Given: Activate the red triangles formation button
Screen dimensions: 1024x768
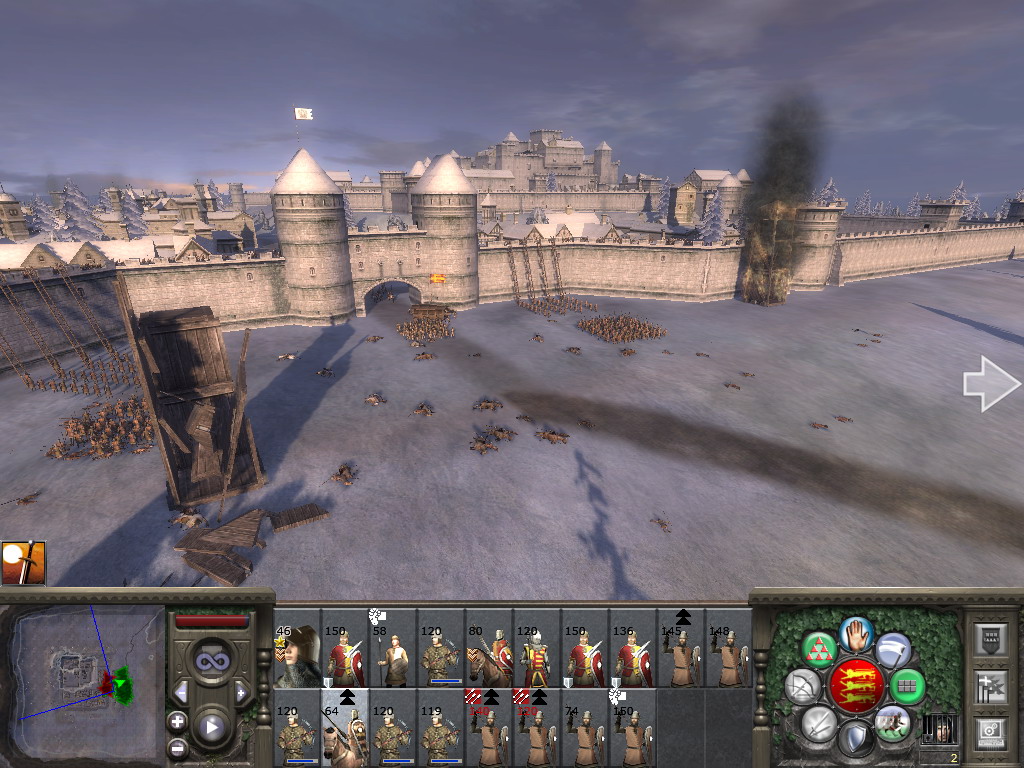Looking at the screenshot, I should (820, 649).
